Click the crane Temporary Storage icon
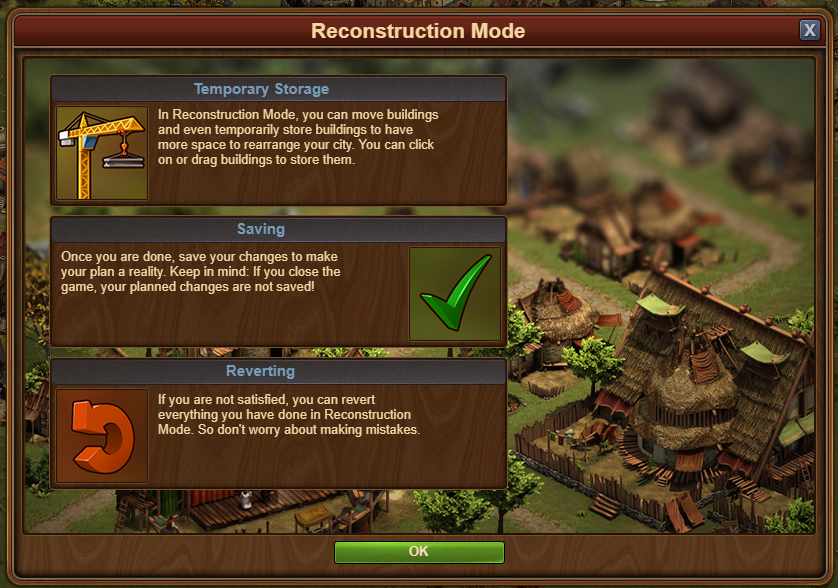838x588 pixels. click(x=102, y=153)
